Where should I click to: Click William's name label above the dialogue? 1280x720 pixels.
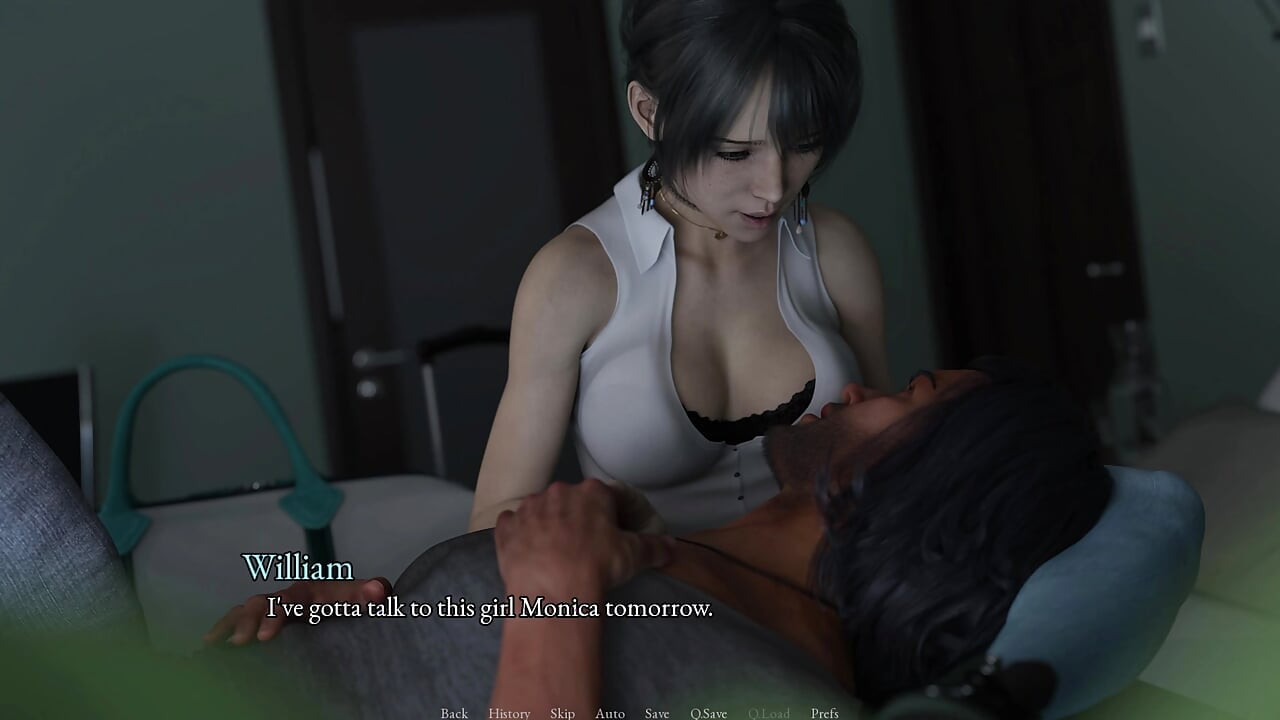click(x=298, y=569)
